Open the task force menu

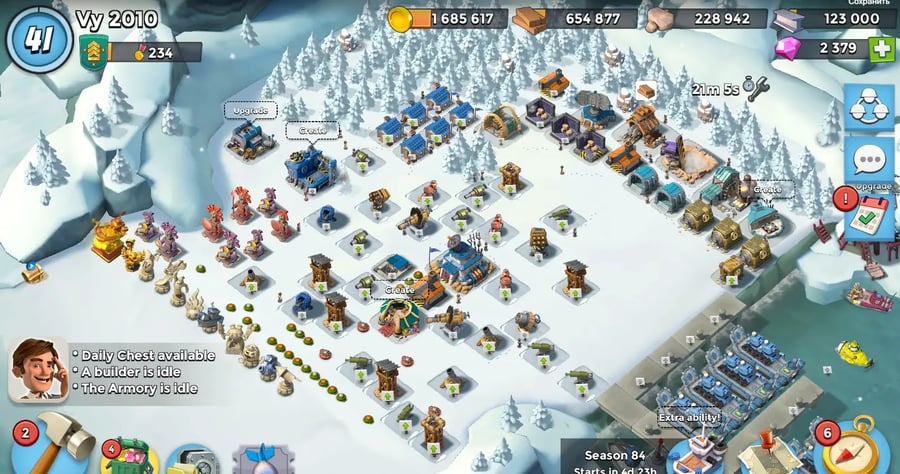coord(869,109)
